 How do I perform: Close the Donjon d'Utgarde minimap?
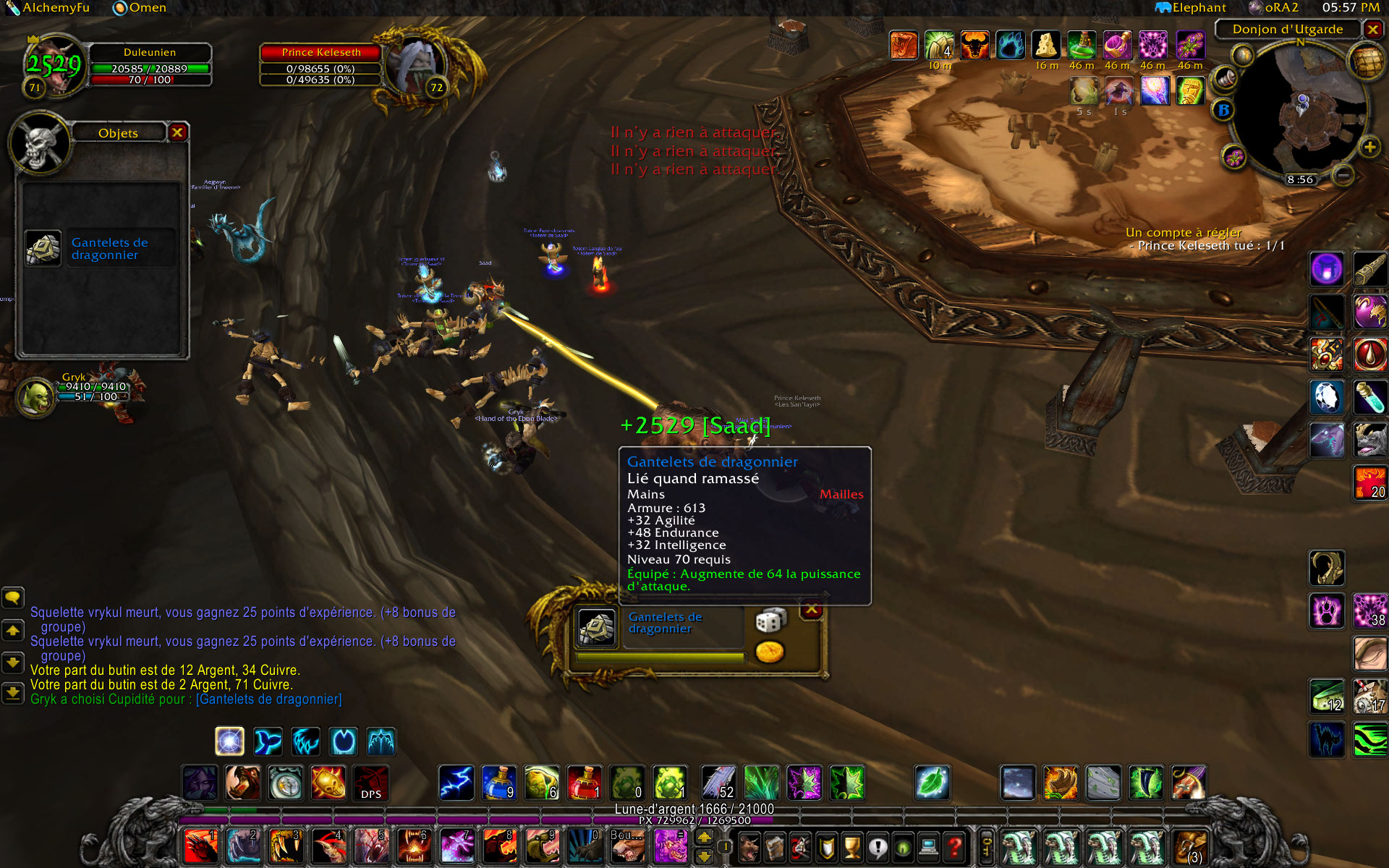pyautogui.click(x=1372, y=29)
